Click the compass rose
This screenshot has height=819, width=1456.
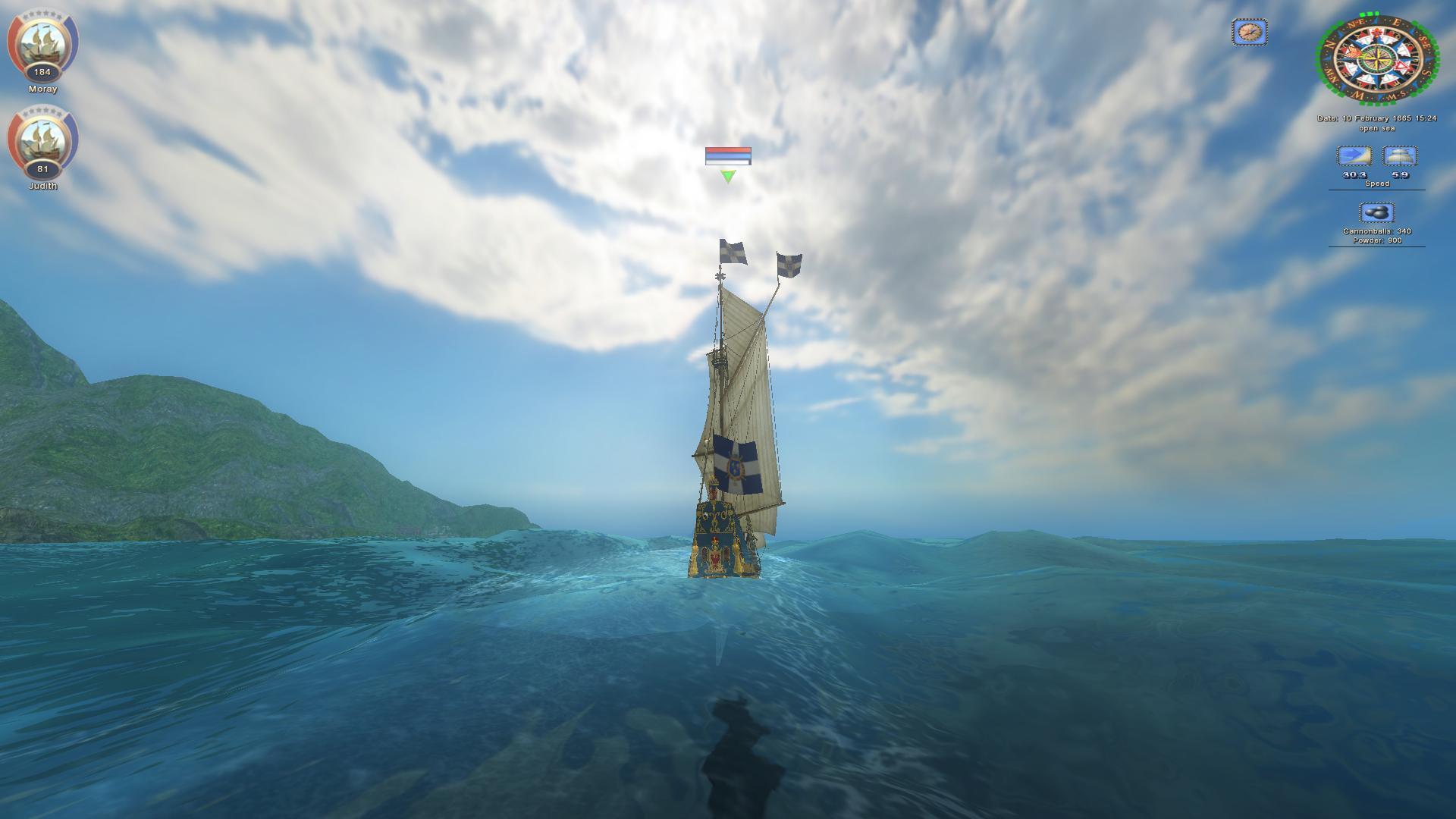(1378, 59)
